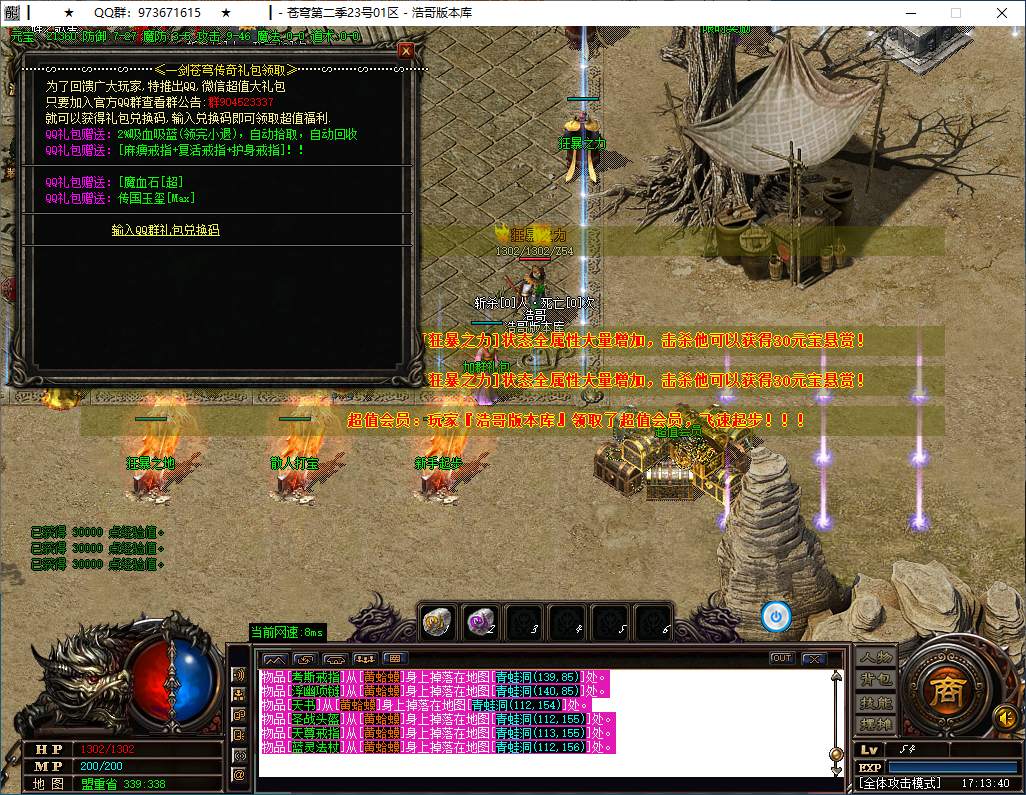Toggle the sound speaker icon
This screenshot has height=795, width=1026.
(x=1004, y=717)
